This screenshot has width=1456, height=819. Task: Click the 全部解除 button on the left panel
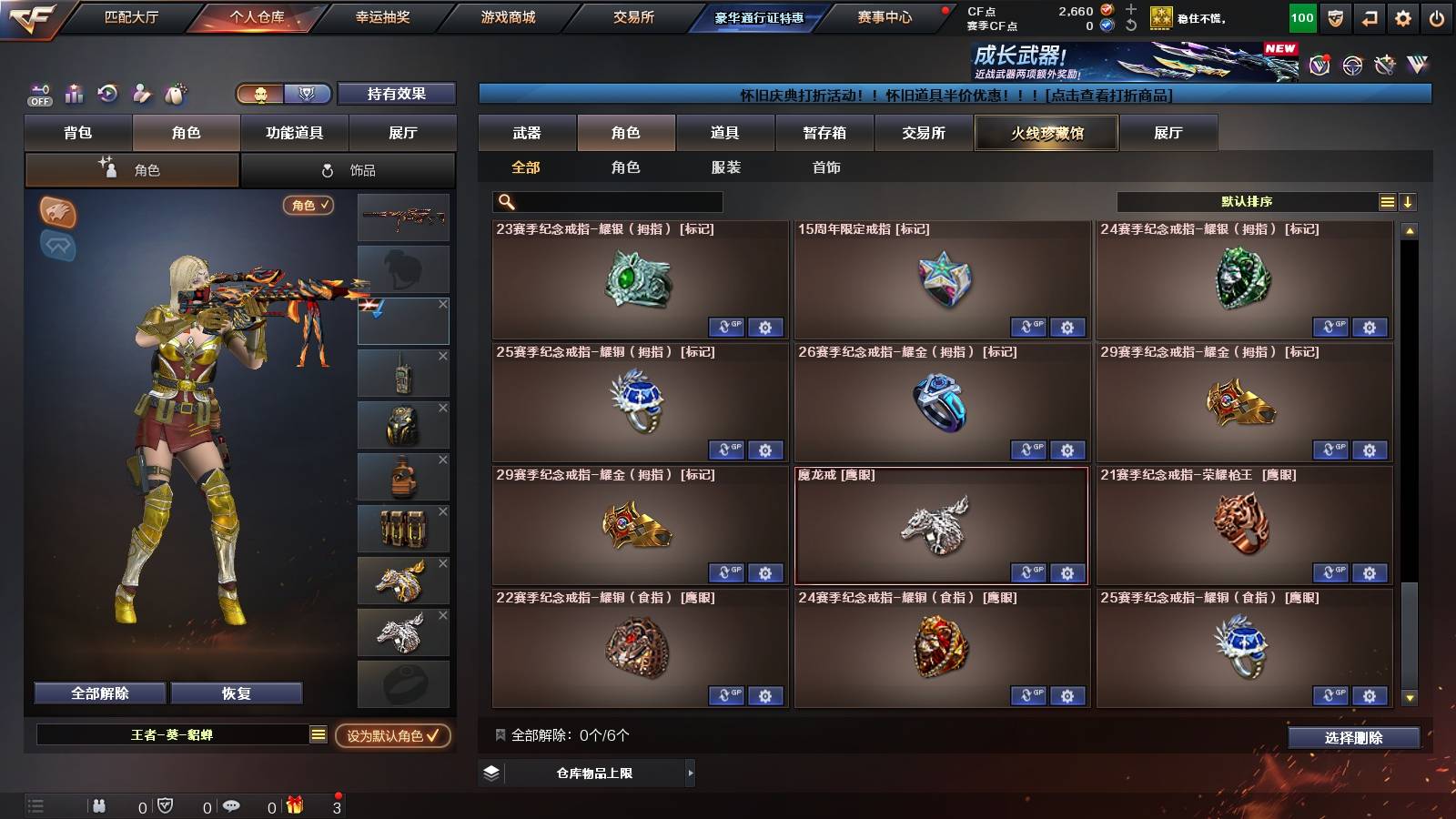point(98,693)
